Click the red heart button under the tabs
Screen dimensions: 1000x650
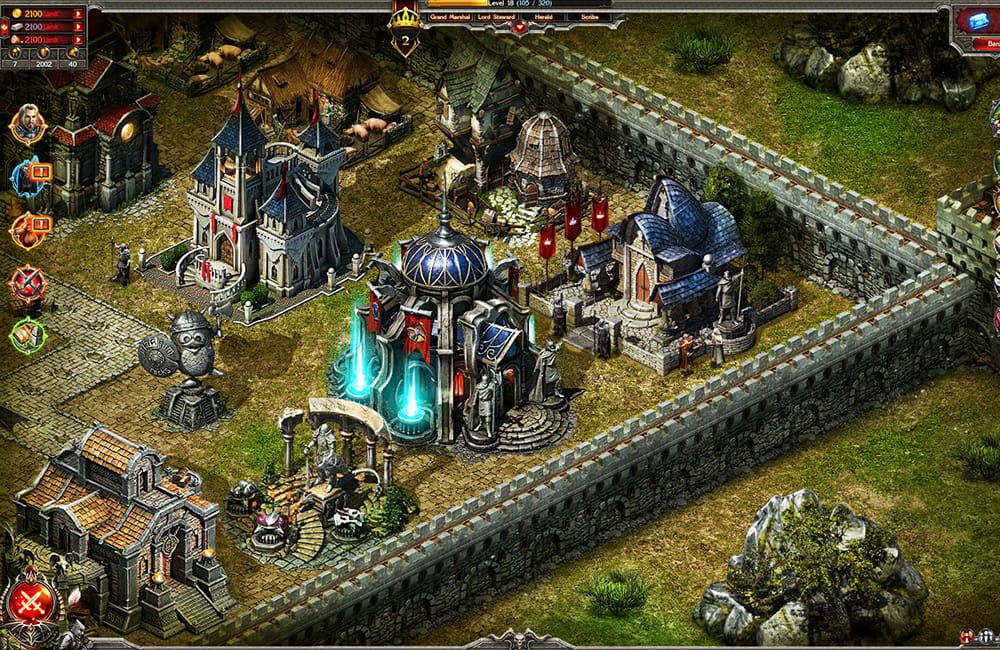pos(519,29)
